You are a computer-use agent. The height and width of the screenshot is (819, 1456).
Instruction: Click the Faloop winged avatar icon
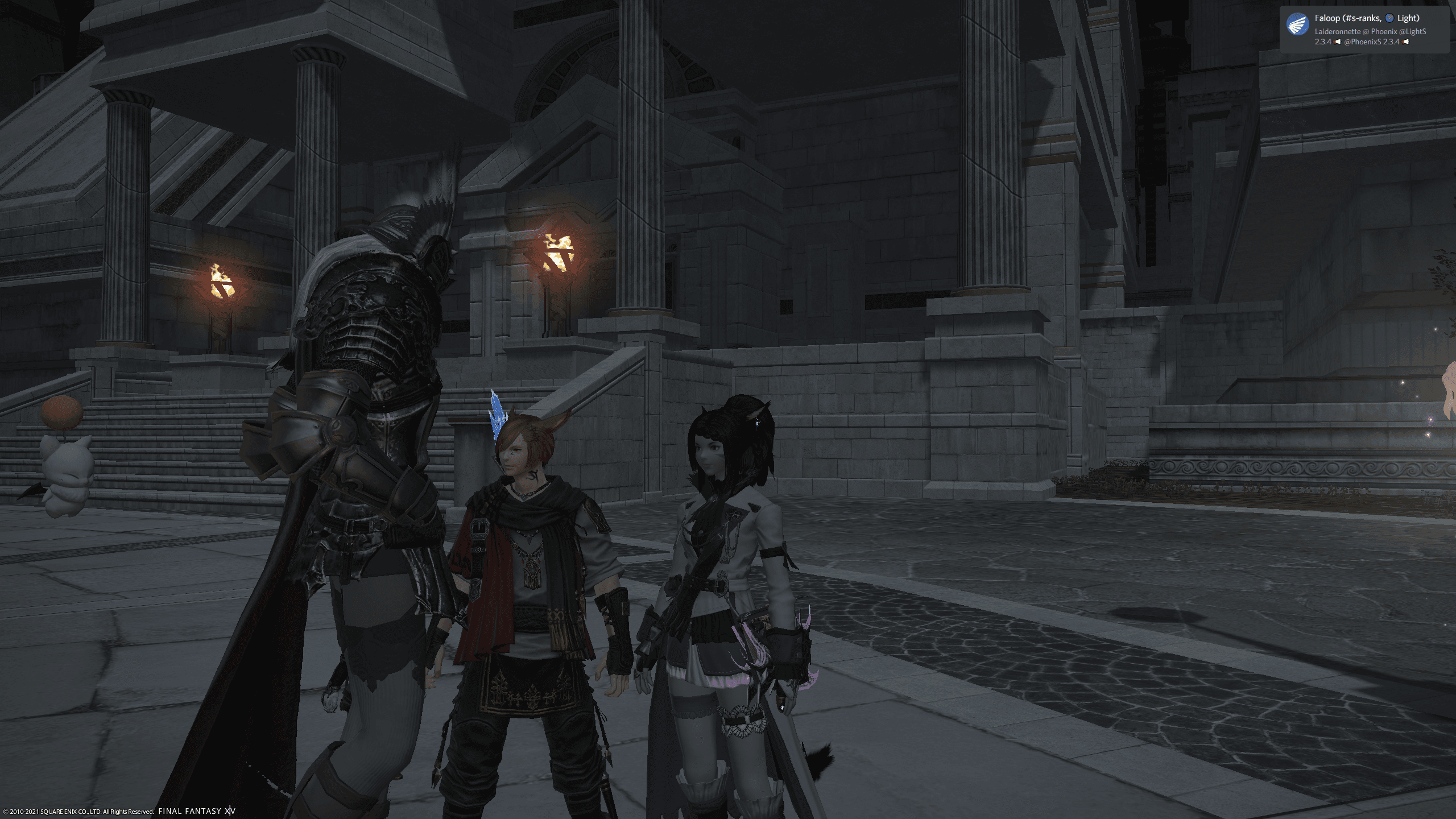pos(1297,24)
